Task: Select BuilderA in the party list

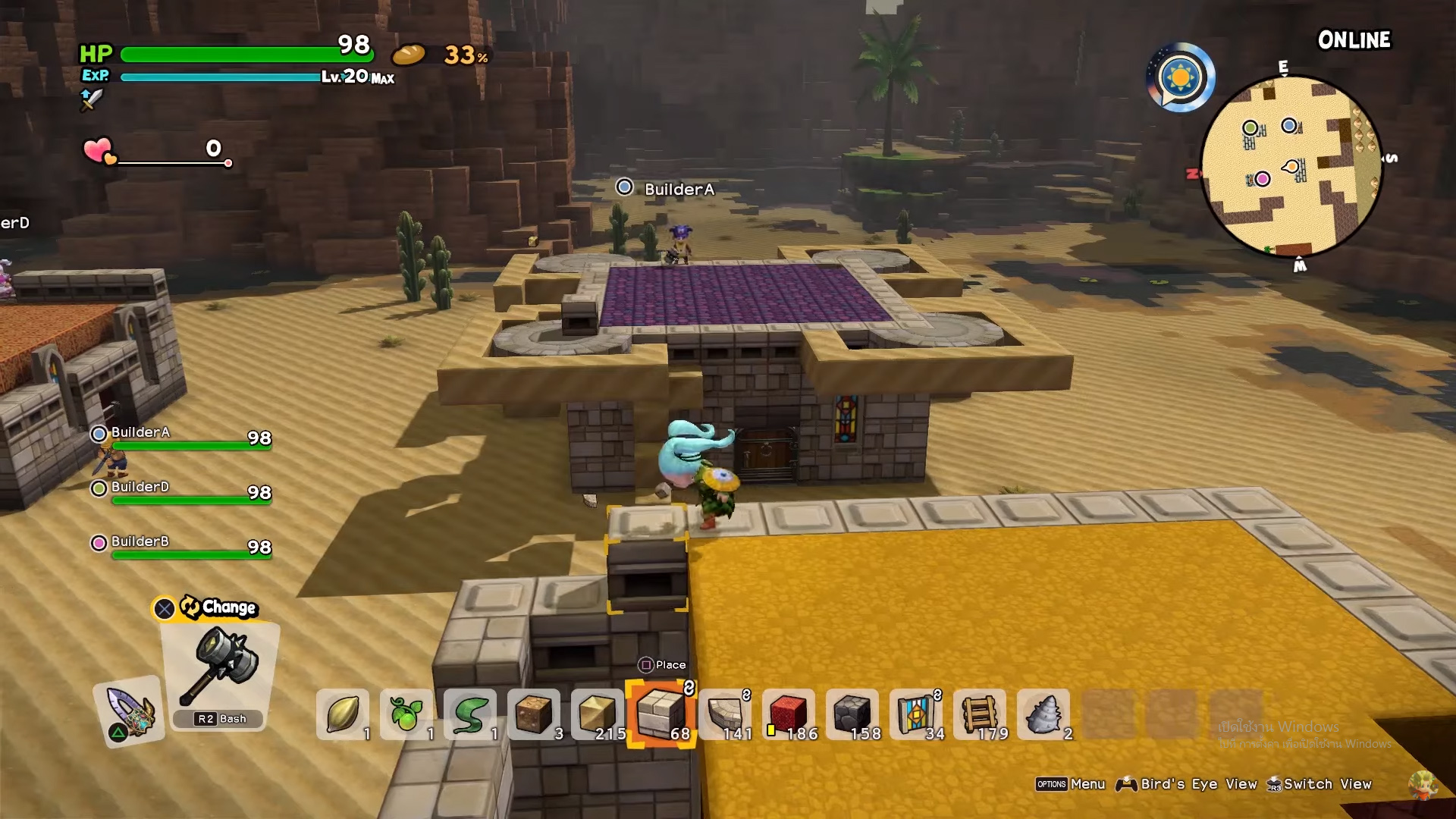Action: [x=141, y=433]
